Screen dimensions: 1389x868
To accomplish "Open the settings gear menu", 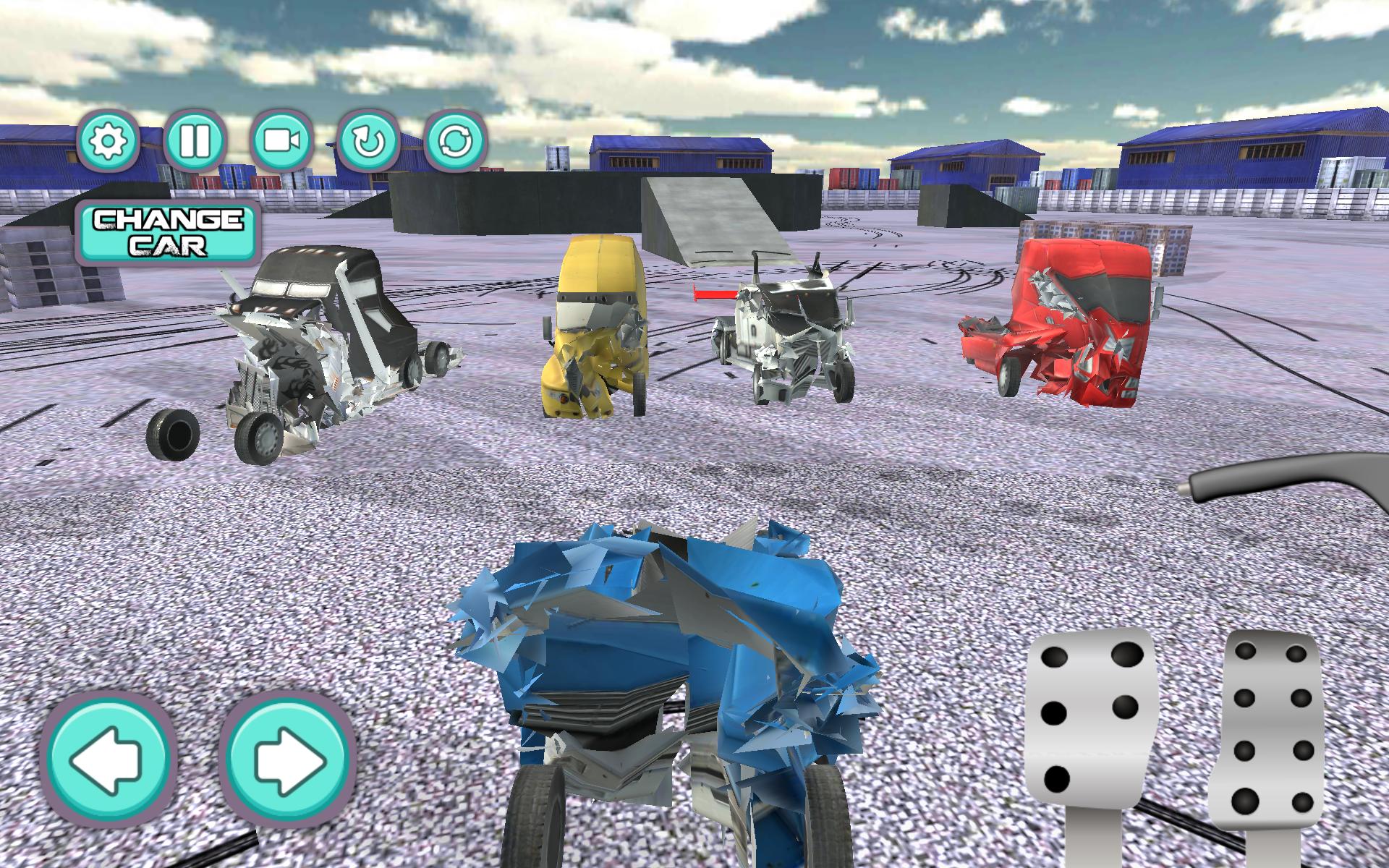I will pyautogui.click(x=109, y=142).
